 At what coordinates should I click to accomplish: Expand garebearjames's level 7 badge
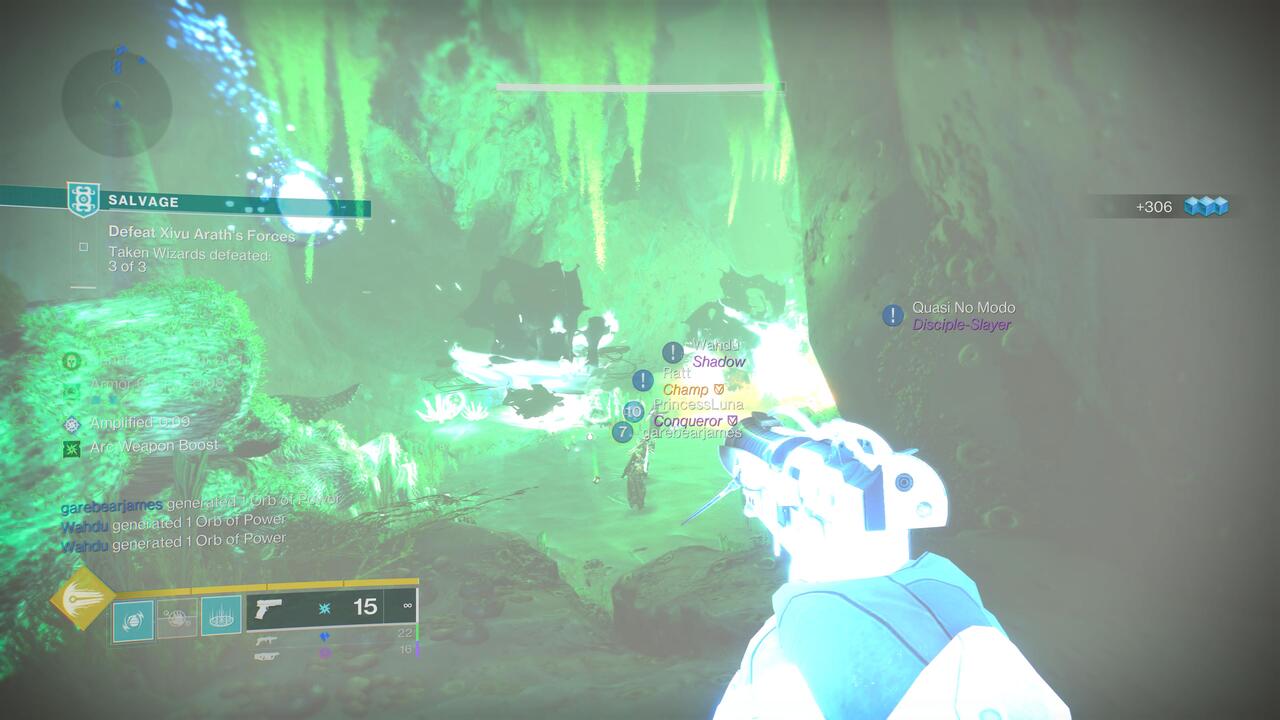[x=625, y=430]
